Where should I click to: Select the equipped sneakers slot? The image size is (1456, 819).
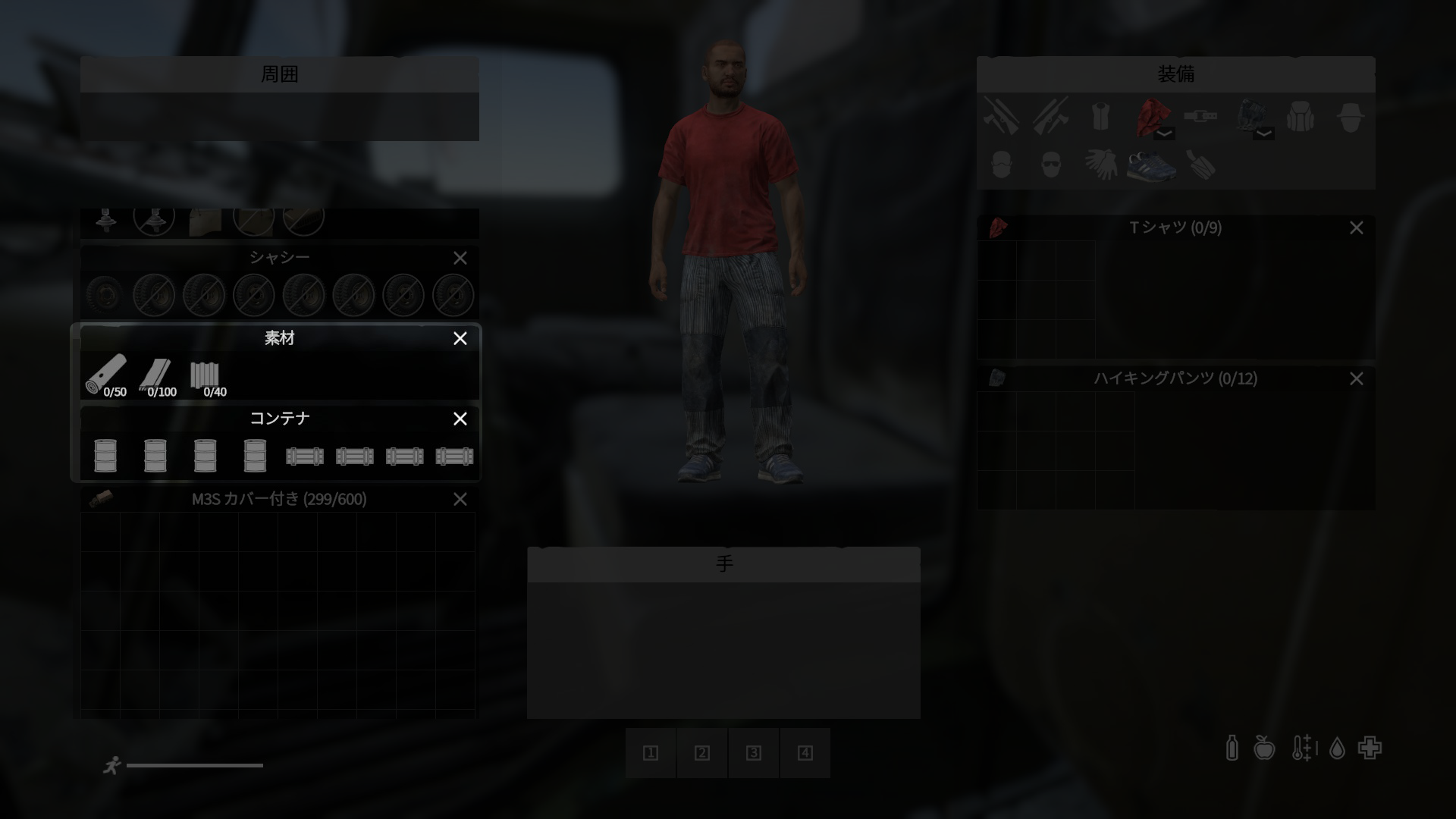1151,165
